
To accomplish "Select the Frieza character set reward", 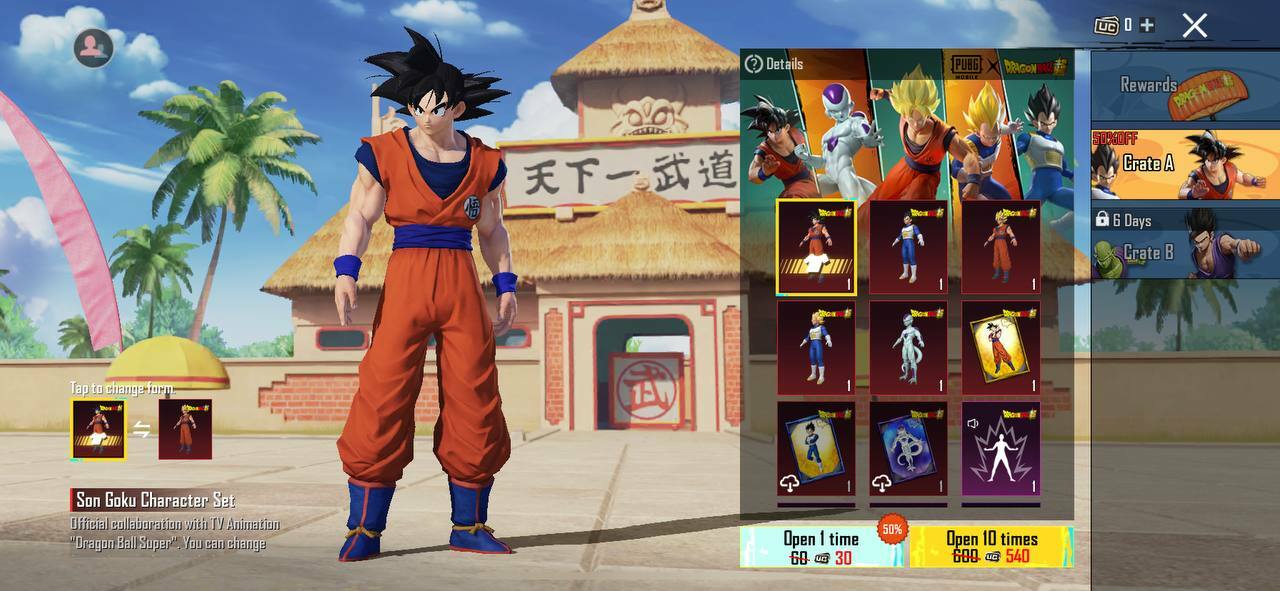I will click(x=908, y=348).
